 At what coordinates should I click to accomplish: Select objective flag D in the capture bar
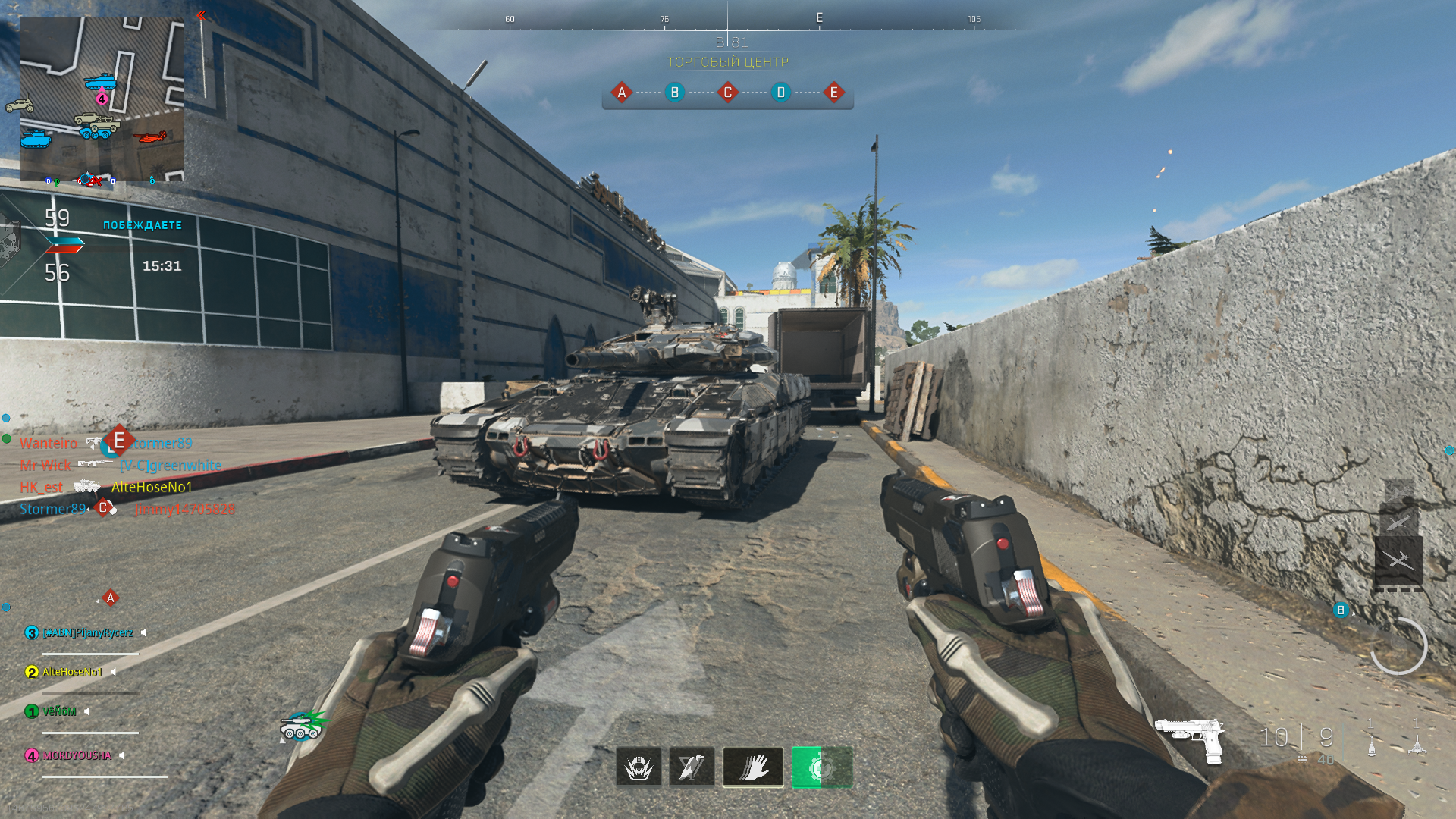click(780, 93)
